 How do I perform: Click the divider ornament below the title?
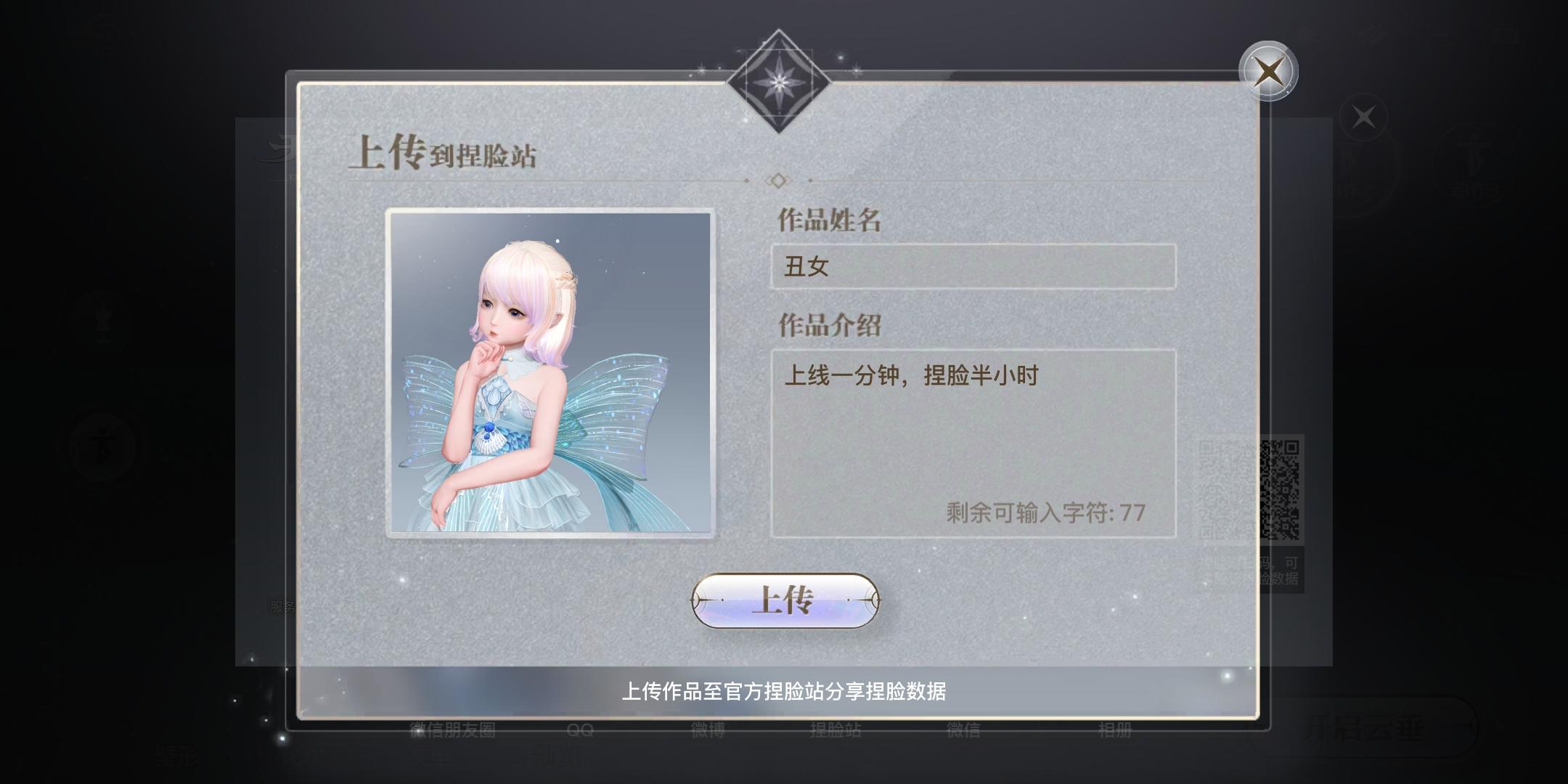pyautogui.click(x=778, y=181)
